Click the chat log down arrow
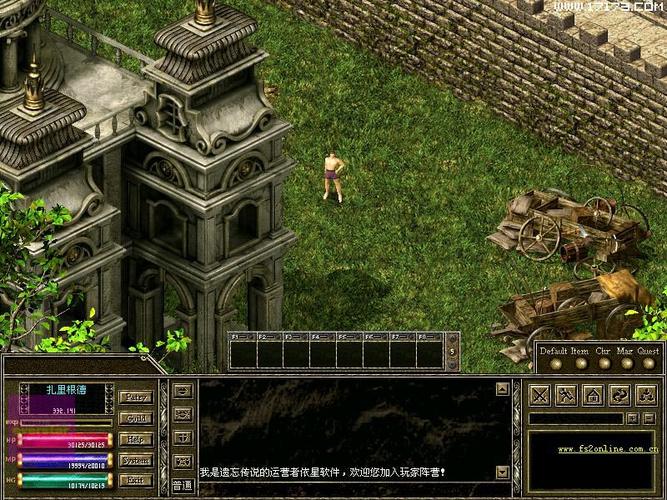667x500 pixels. [502, 472]
